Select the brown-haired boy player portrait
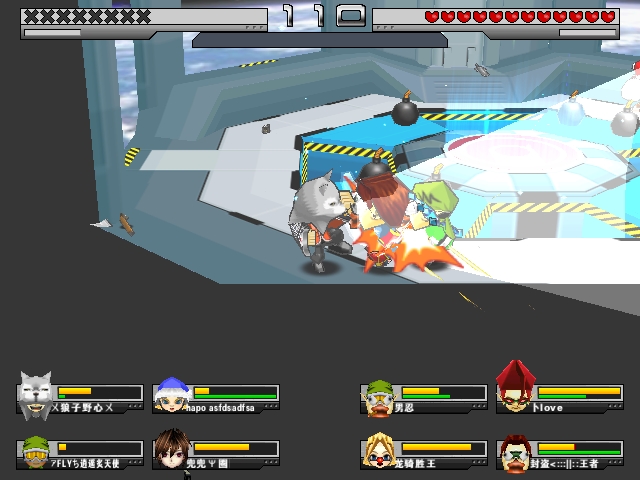The height and width of the screenshot is (480, 640). click(x=169, y=450)
